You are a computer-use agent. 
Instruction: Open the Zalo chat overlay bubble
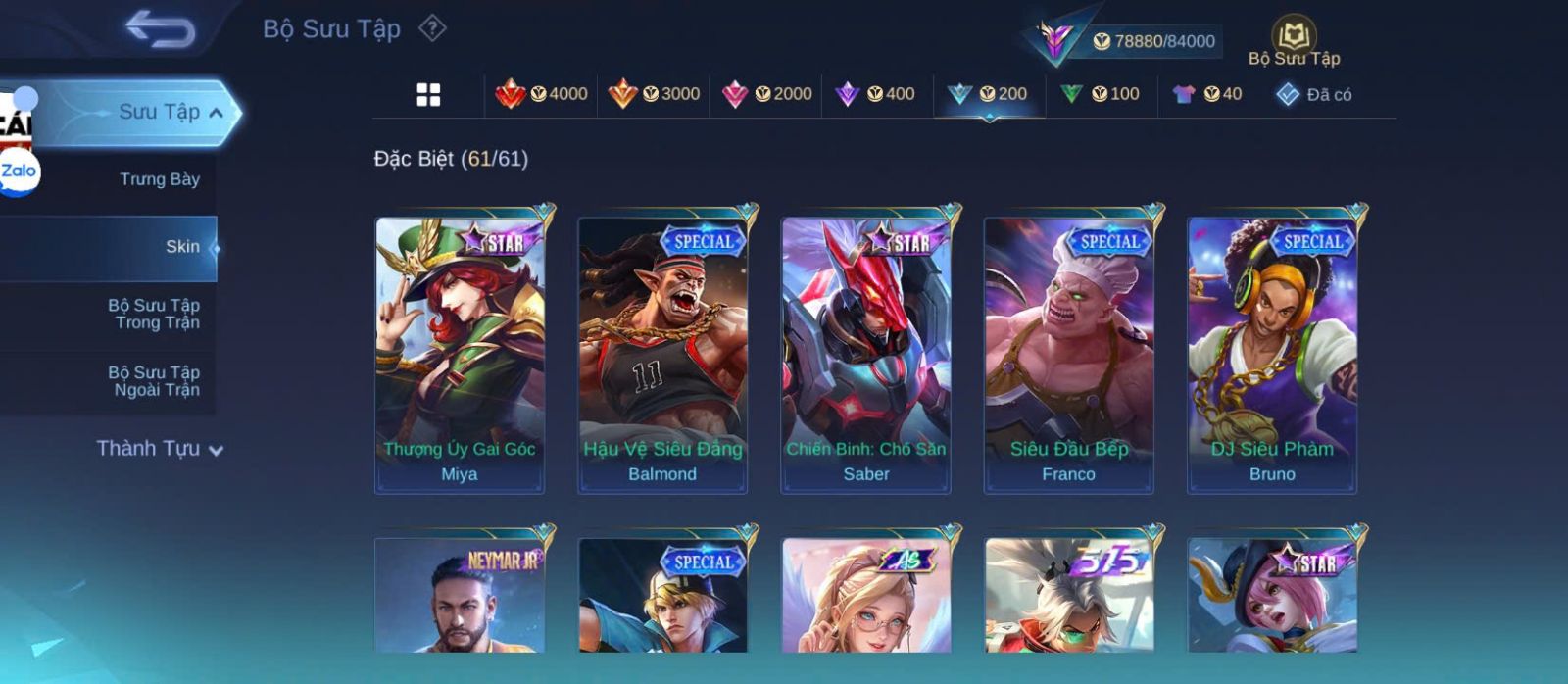click(19, 171)
